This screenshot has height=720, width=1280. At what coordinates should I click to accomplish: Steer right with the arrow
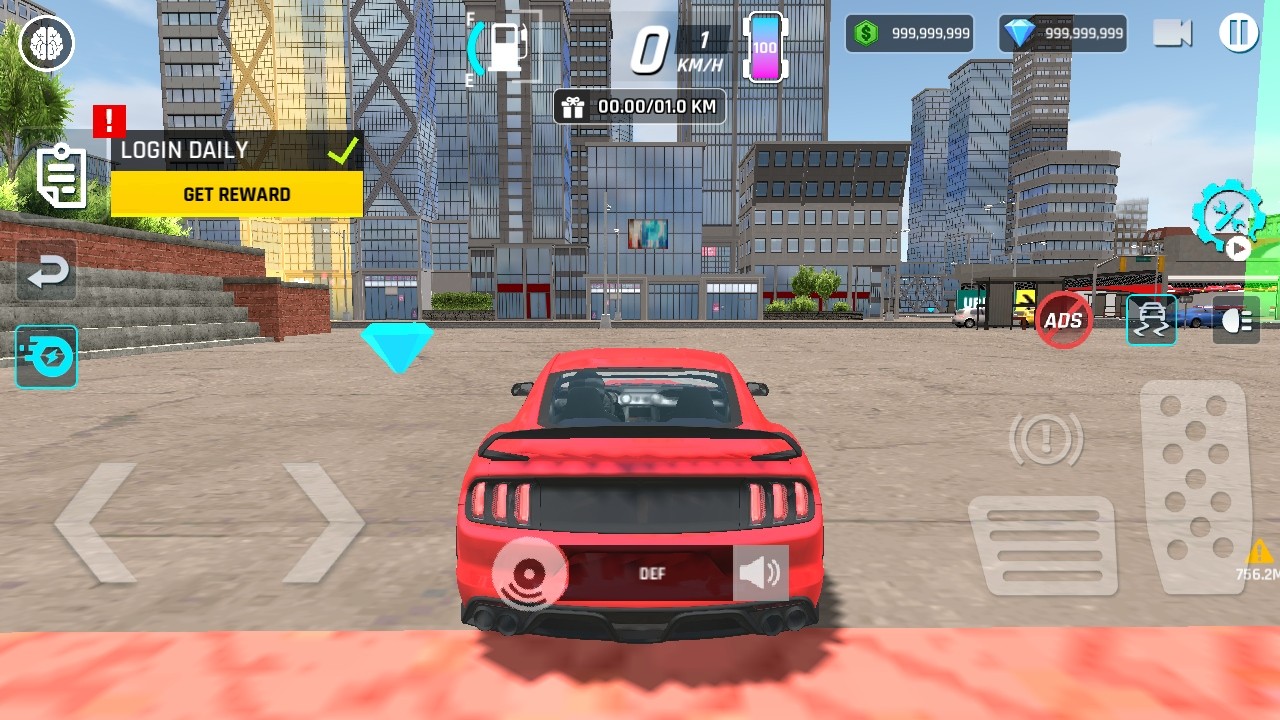tap(322, 522)
